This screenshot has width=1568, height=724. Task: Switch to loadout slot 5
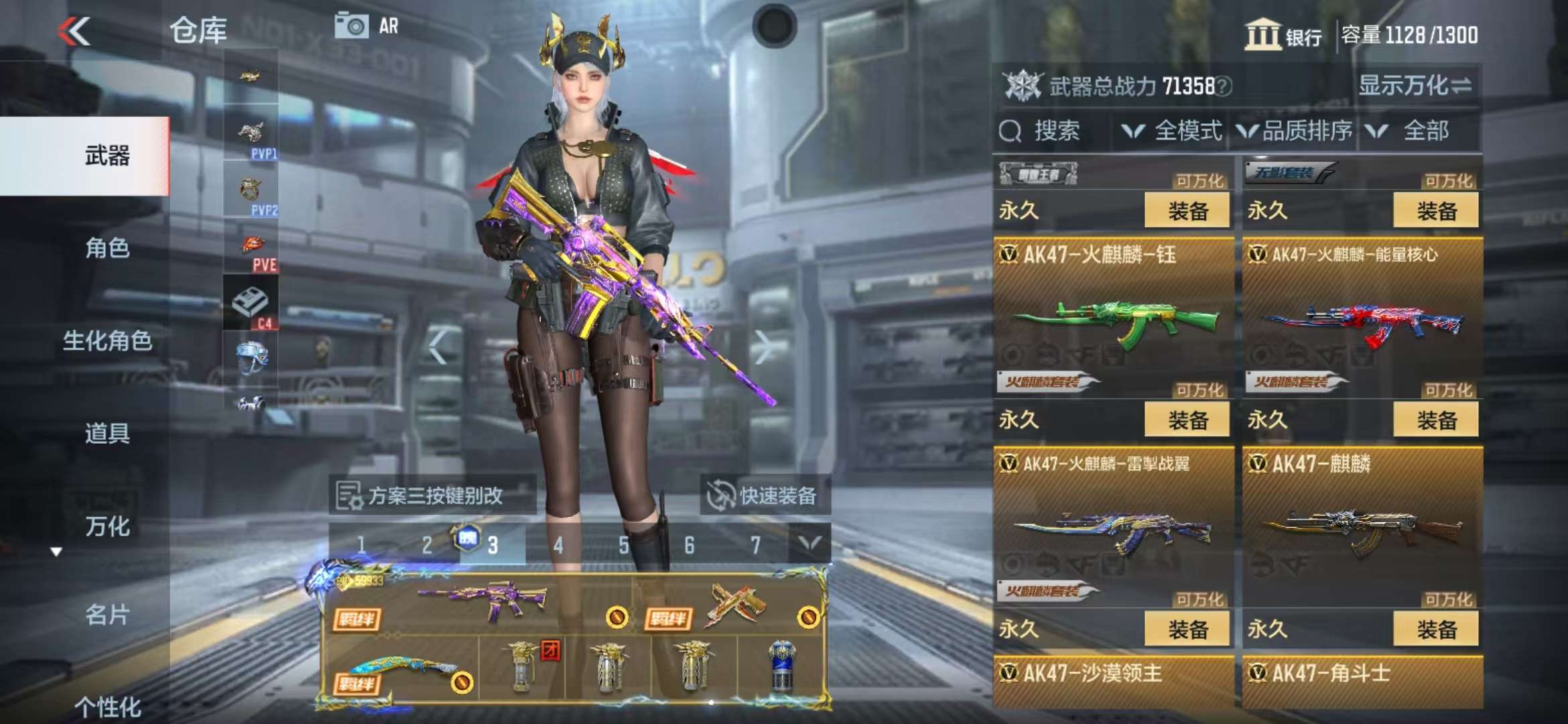(624, 545)
